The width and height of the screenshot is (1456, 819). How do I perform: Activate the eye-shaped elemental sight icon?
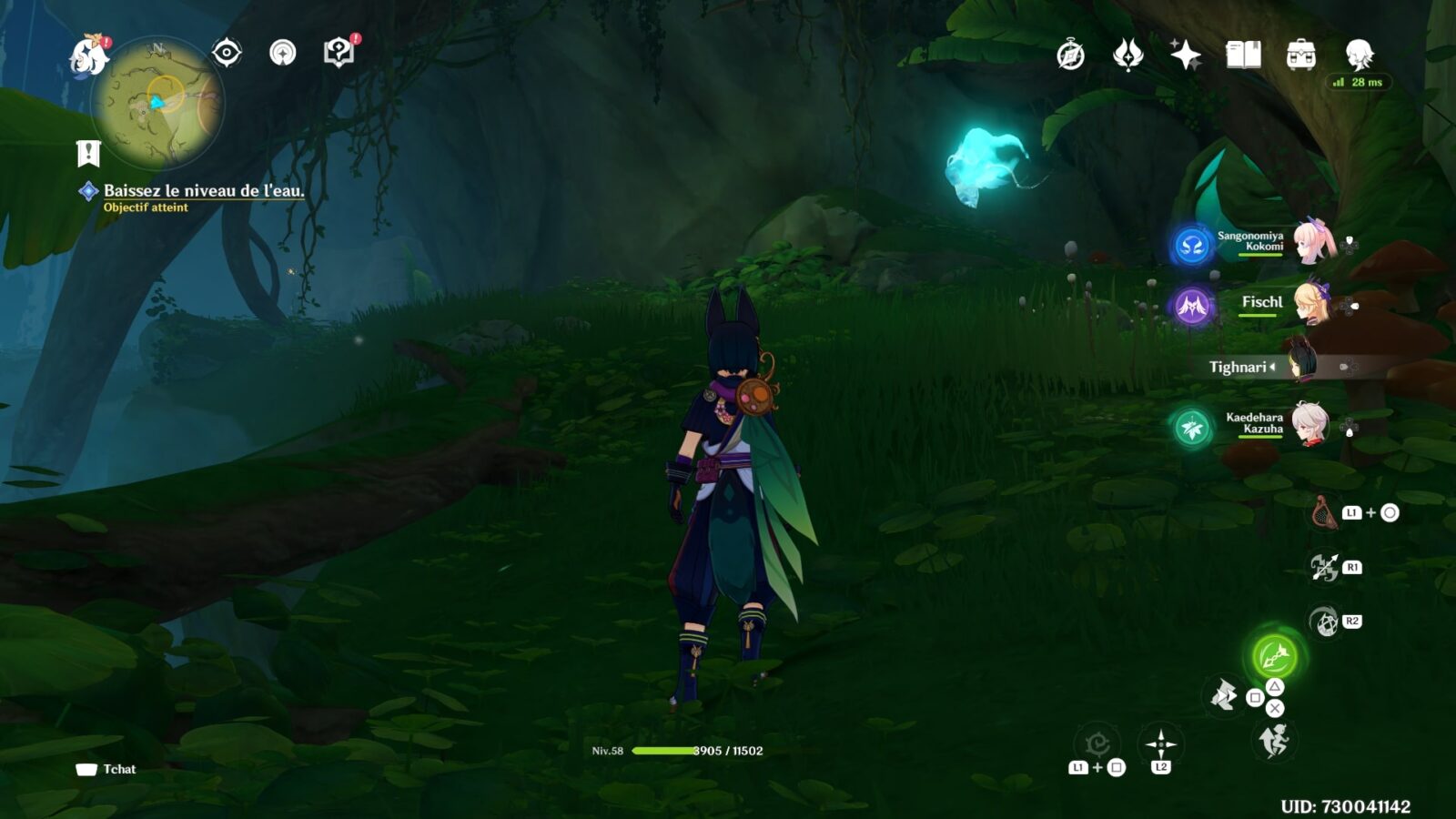[x=227, y=53]
